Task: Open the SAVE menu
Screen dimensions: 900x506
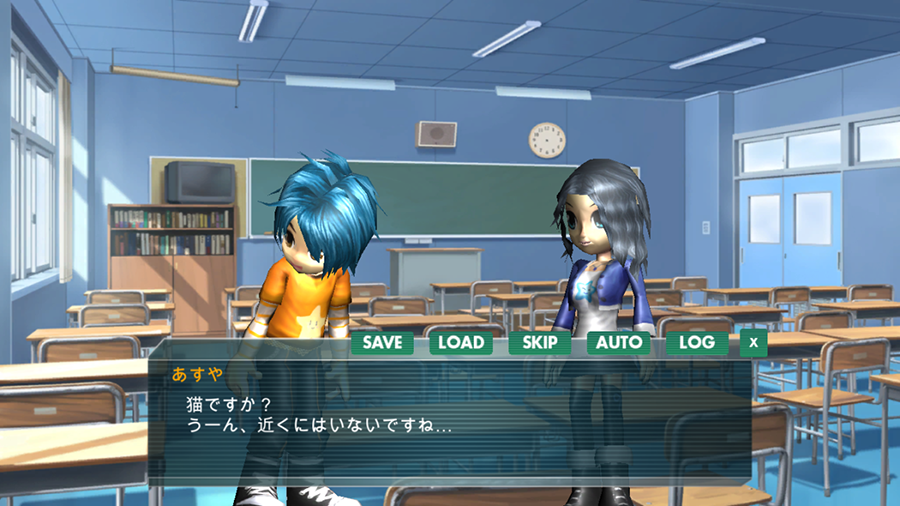Action: point(382,342)
